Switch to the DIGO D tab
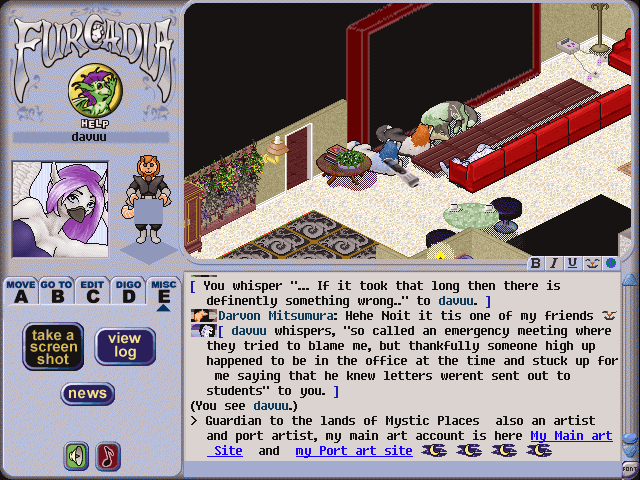The width and height of the screenshot is (640, 480). (x=127, y=291)
